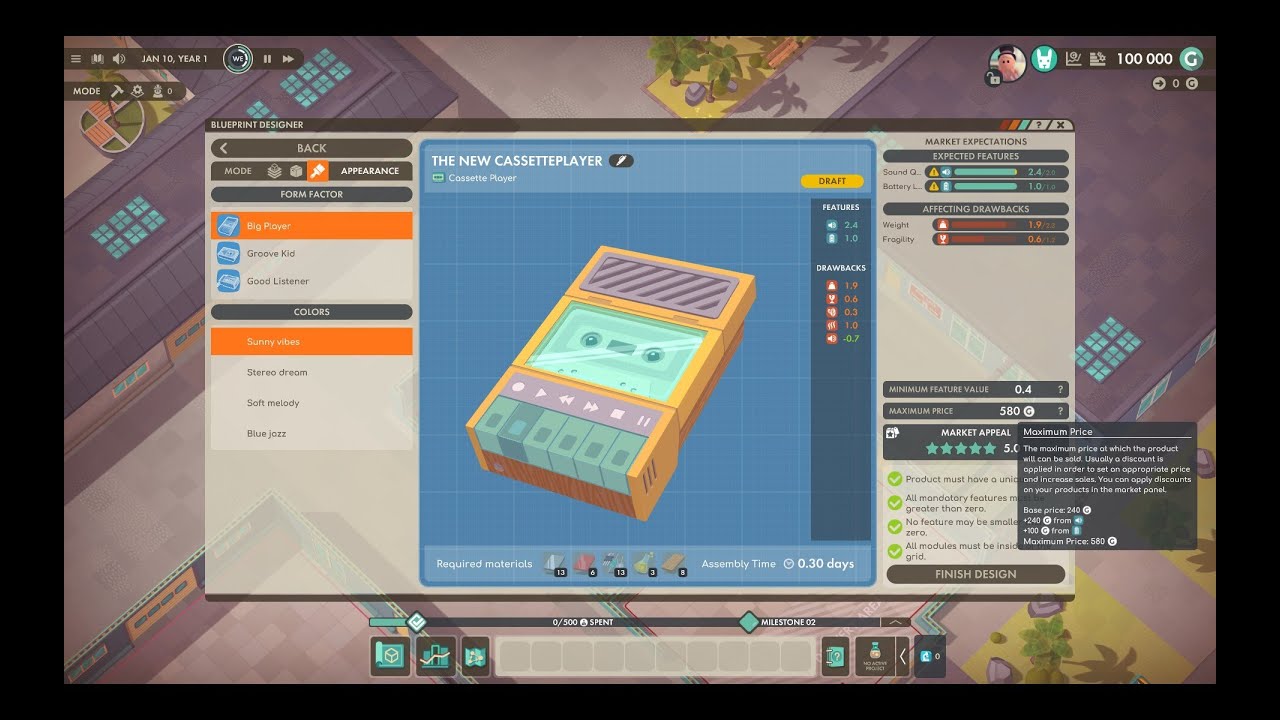Image resolution: width=1280 pixels, height=720 pixels.
Task: Open Blueprint Designer help with question mark
Action: [x=1039, y=125]
